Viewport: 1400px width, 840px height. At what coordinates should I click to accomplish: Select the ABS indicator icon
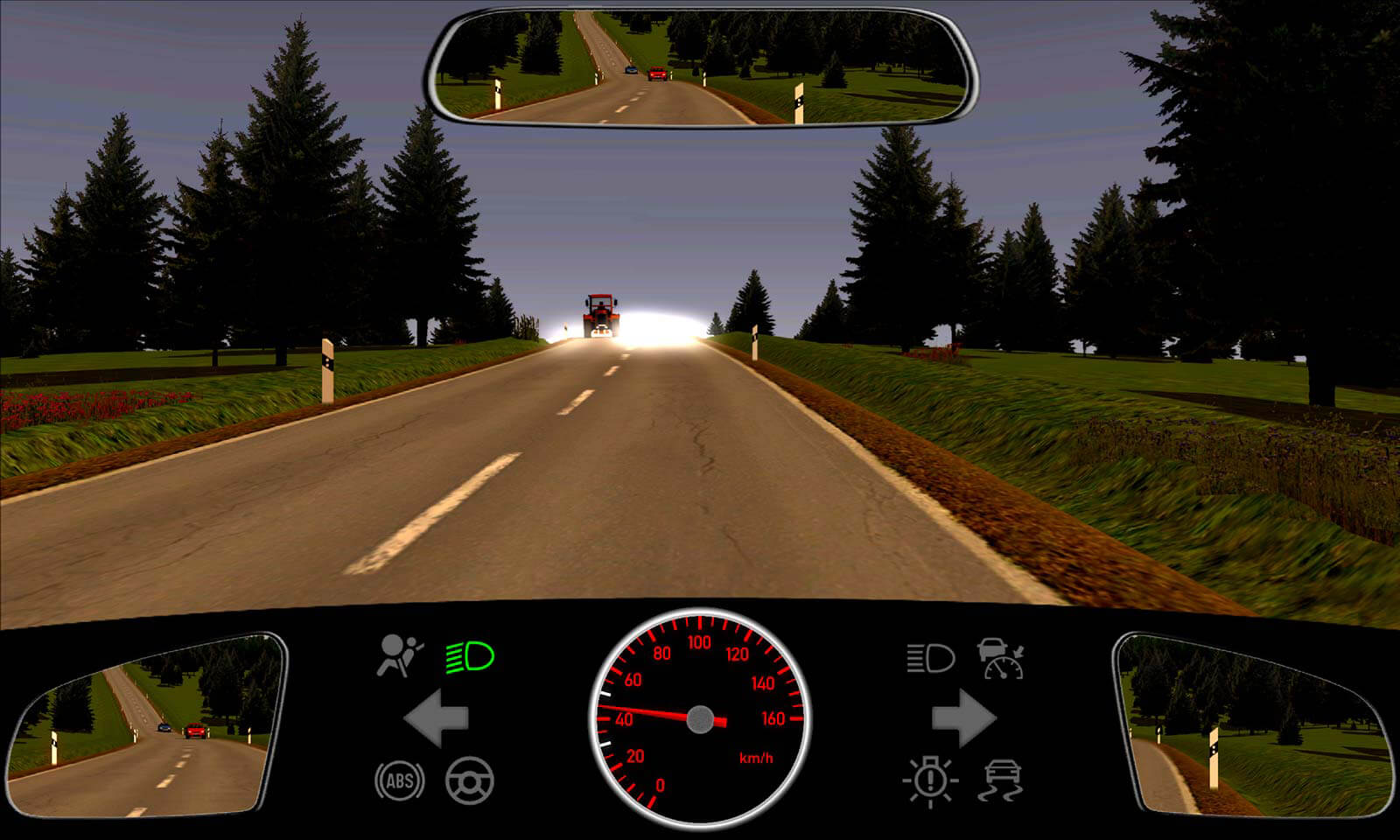tap(400, 780)
